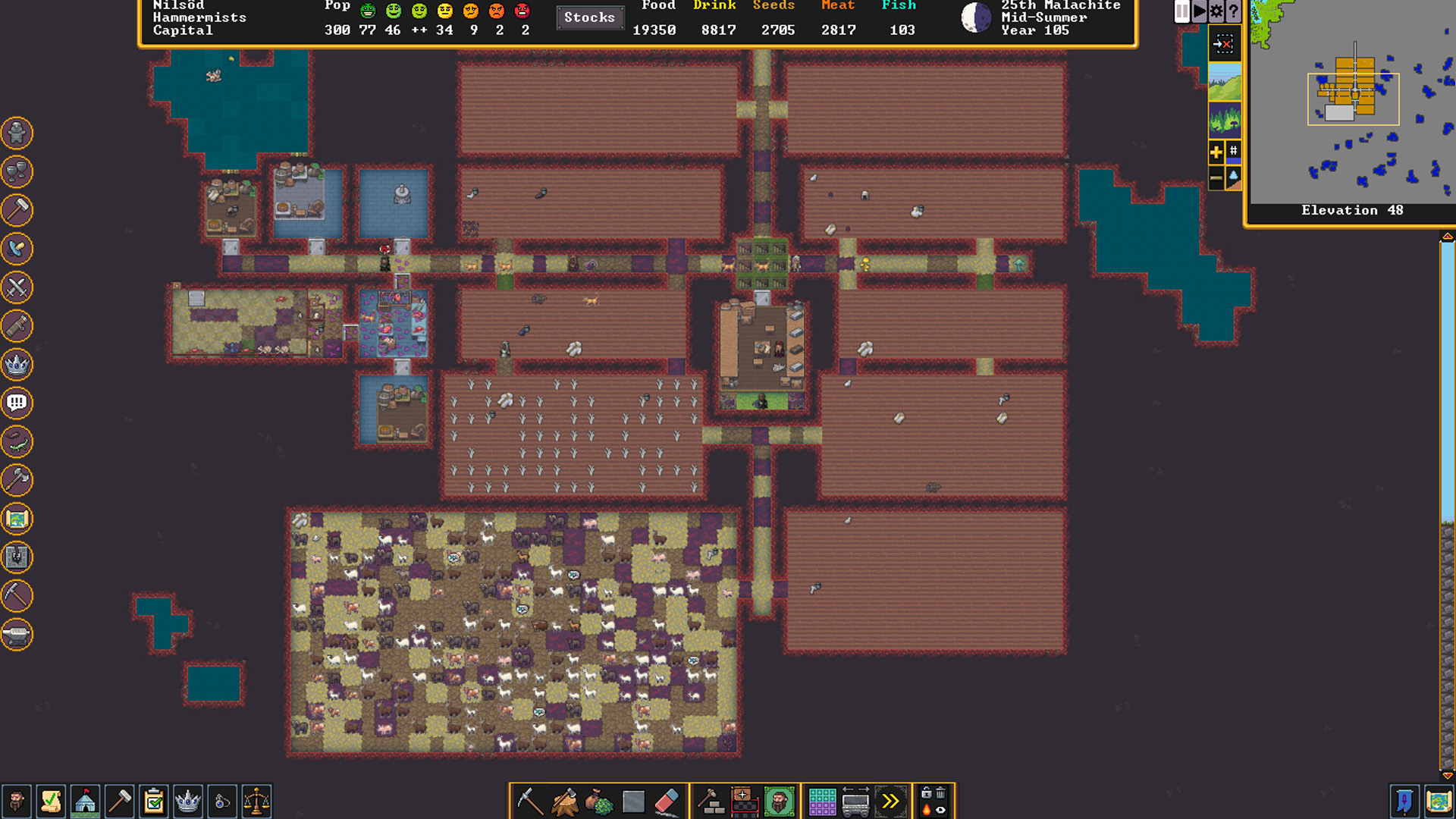Screen dimensions: 1456x819
Task: Open the speech bubble announcements alert
Action: [17, 403]
